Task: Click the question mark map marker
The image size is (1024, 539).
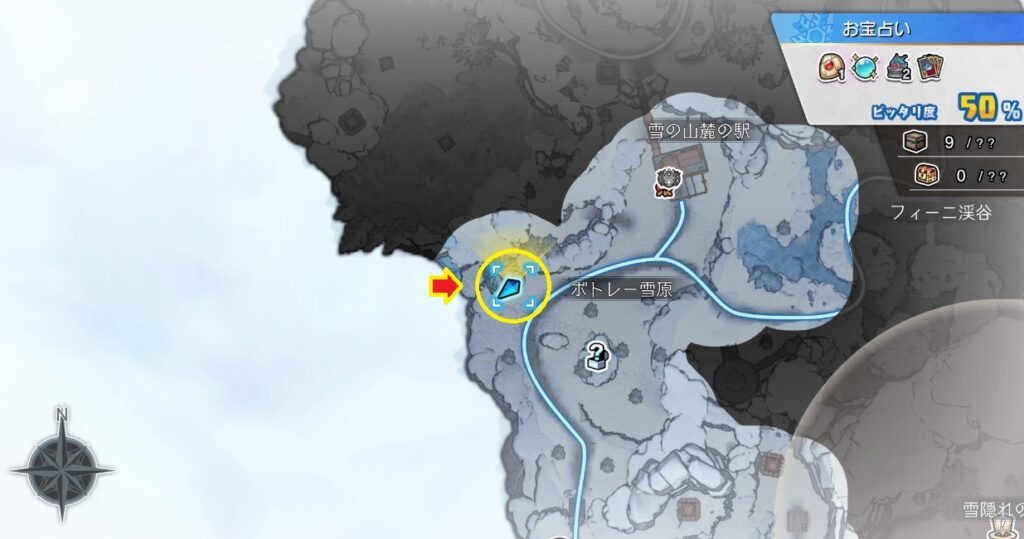Action: 596,354
